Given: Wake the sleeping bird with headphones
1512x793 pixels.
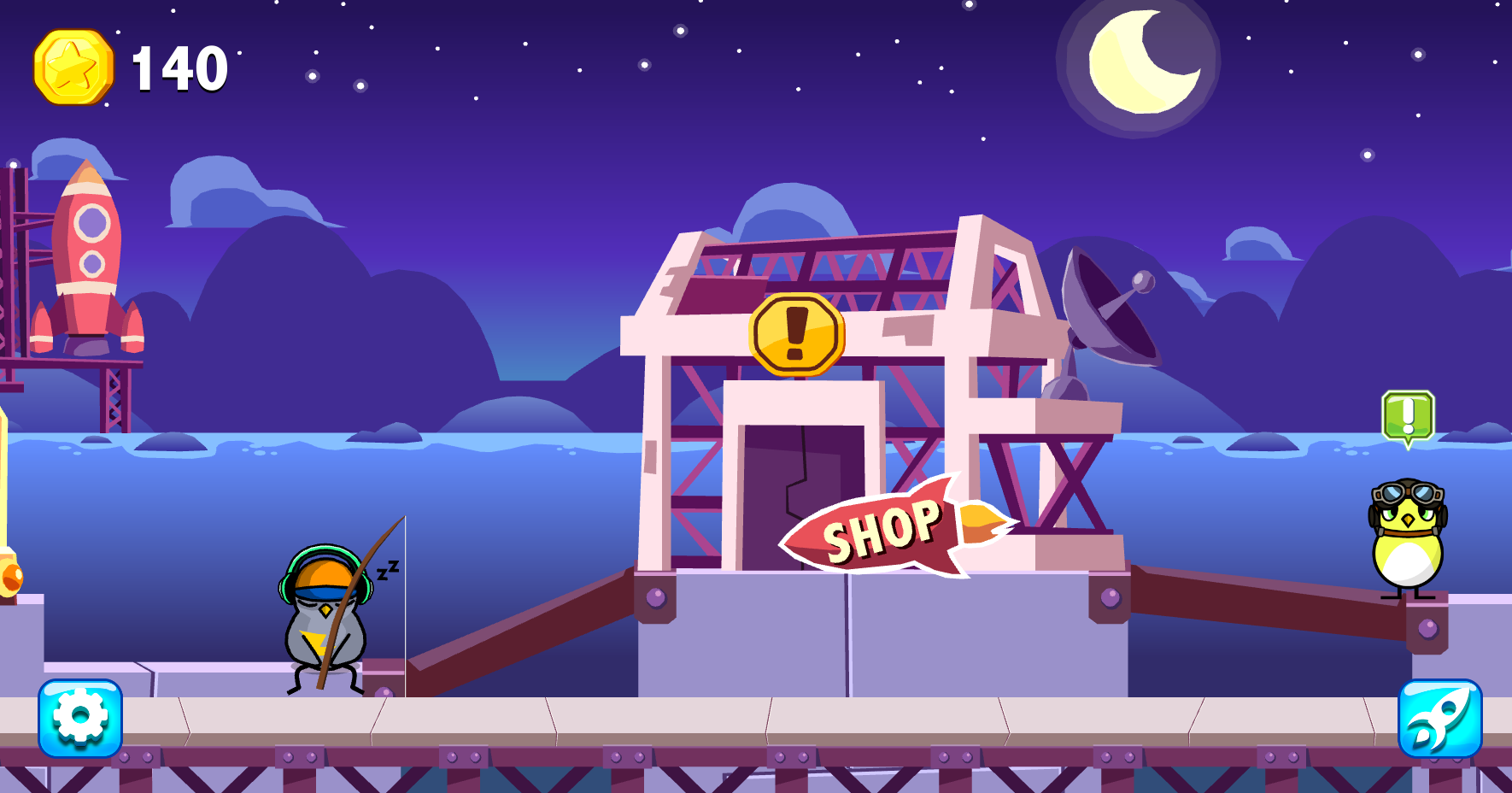Looking at the screenshot, I should [325, 624].
